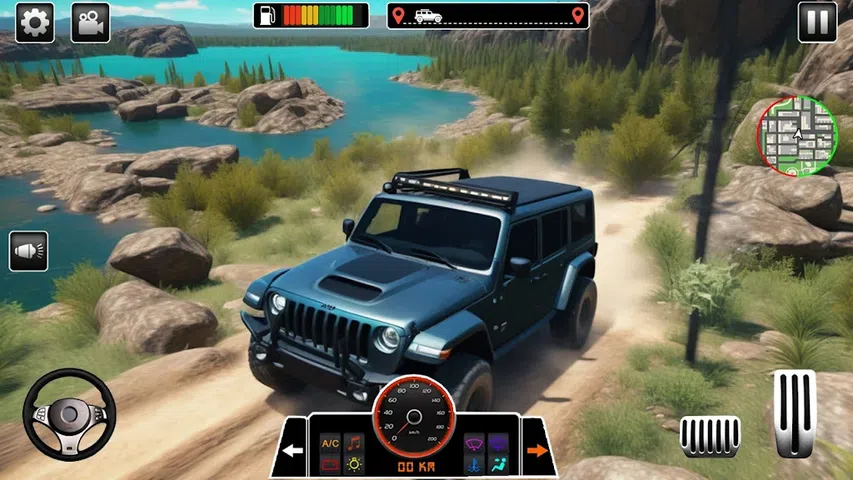
Task: Click the cyan seat dashboard icon
Action: point(499,465)
